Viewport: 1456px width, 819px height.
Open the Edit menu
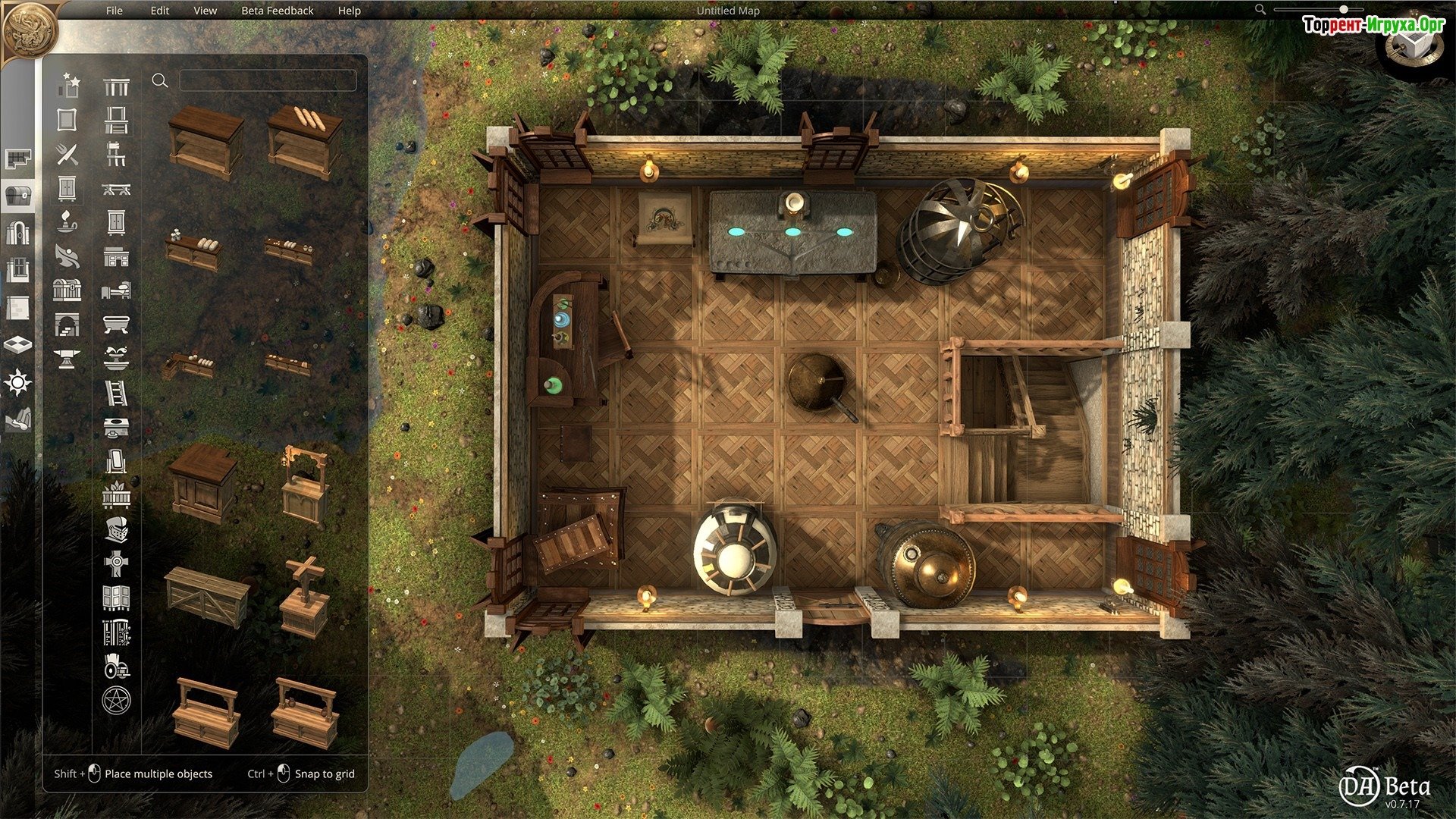click(x=160, y=11)
